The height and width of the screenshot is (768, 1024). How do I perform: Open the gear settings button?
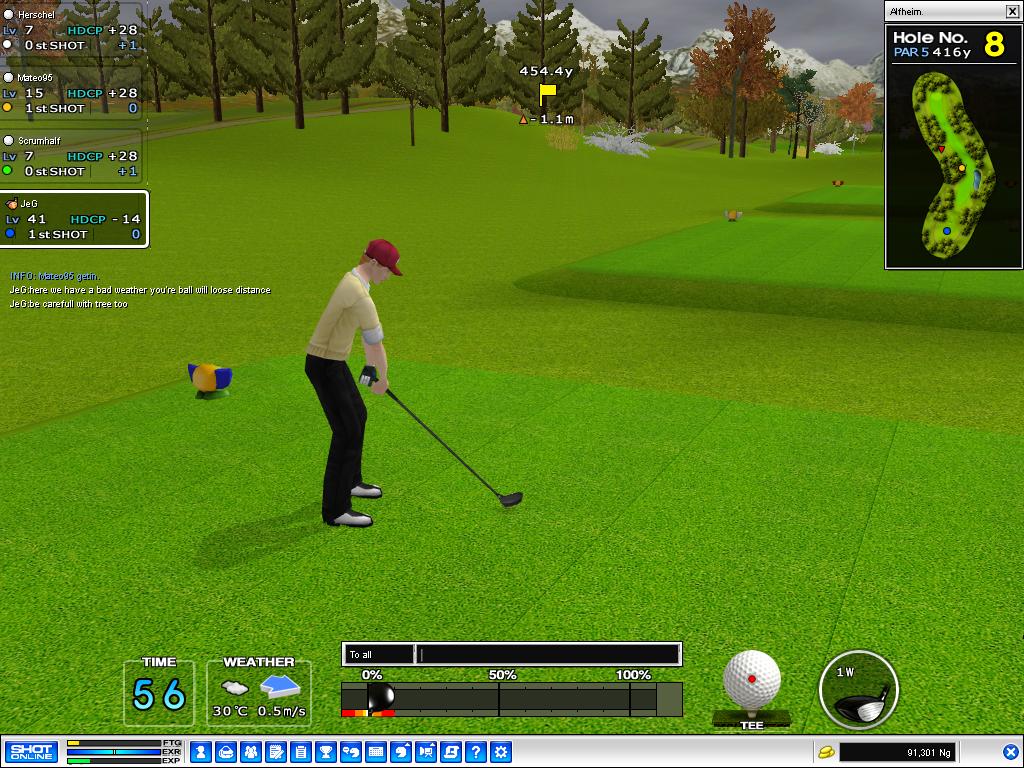pyautogui.click(x=501, y=751)
